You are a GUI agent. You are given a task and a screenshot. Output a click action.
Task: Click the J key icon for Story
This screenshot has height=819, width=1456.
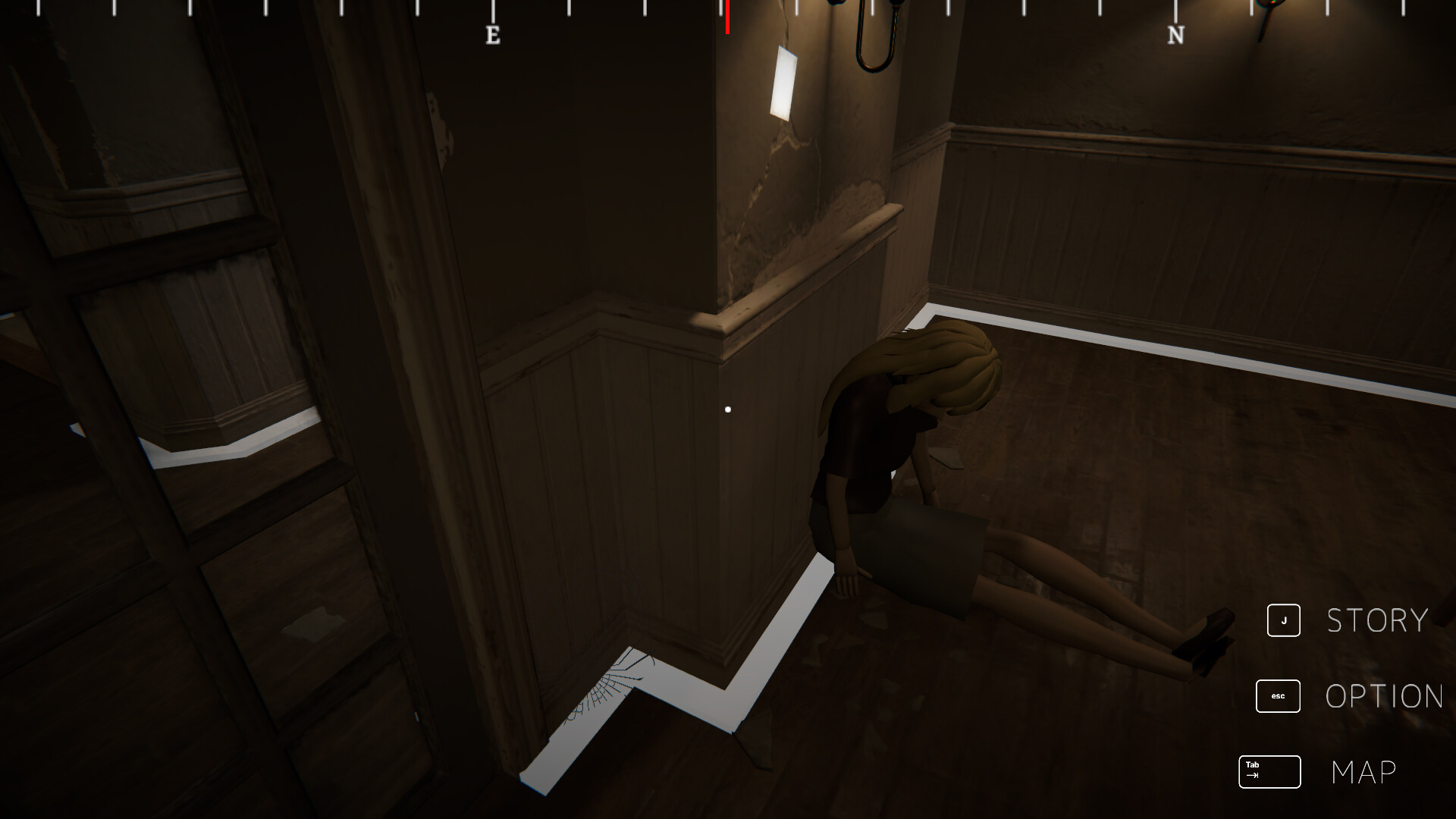pyautogui.click(x=1283, y=620)
